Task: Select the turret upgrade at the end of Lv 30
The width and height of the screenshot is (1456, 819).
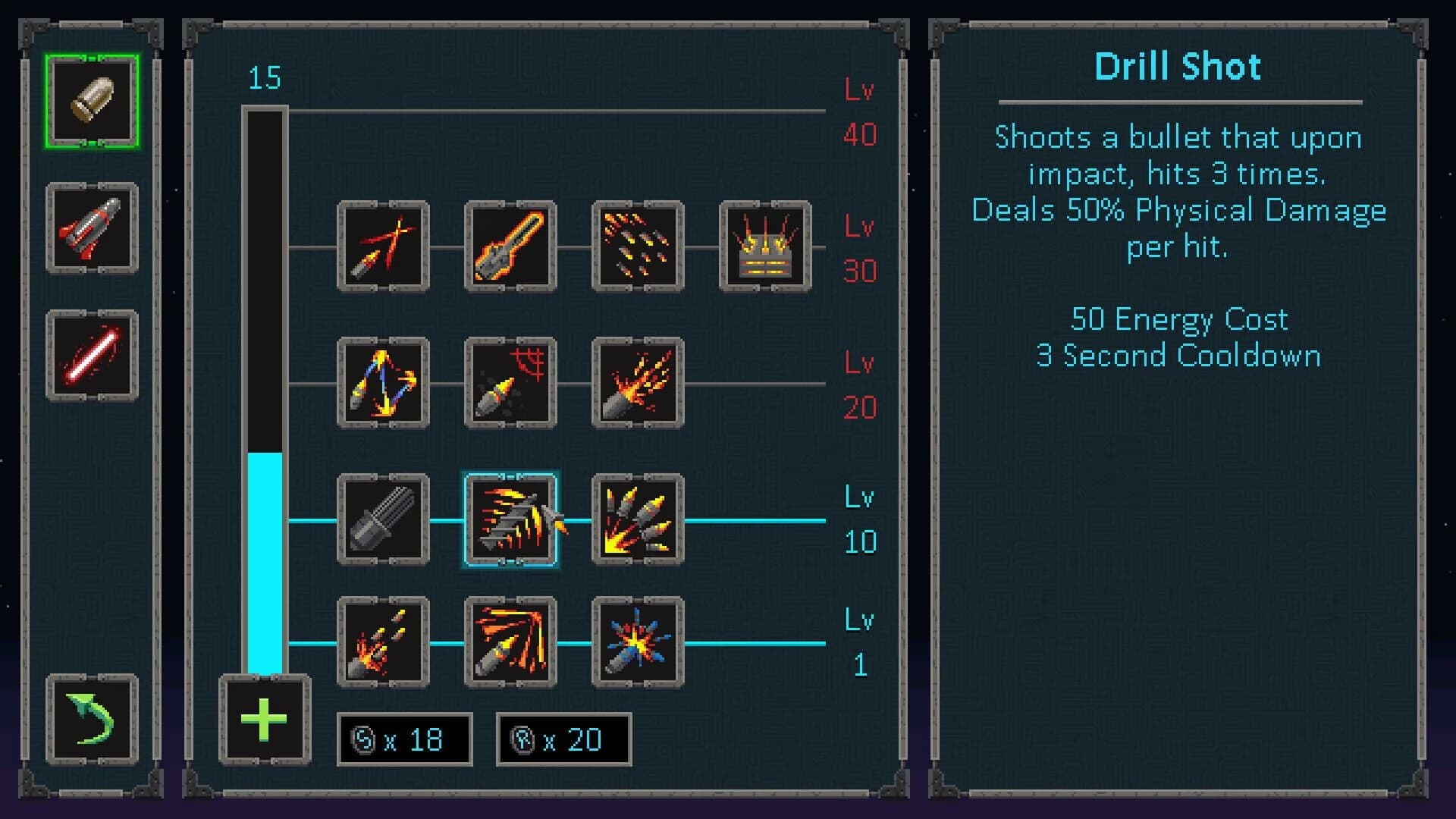Action: click(x=765, y=247)
